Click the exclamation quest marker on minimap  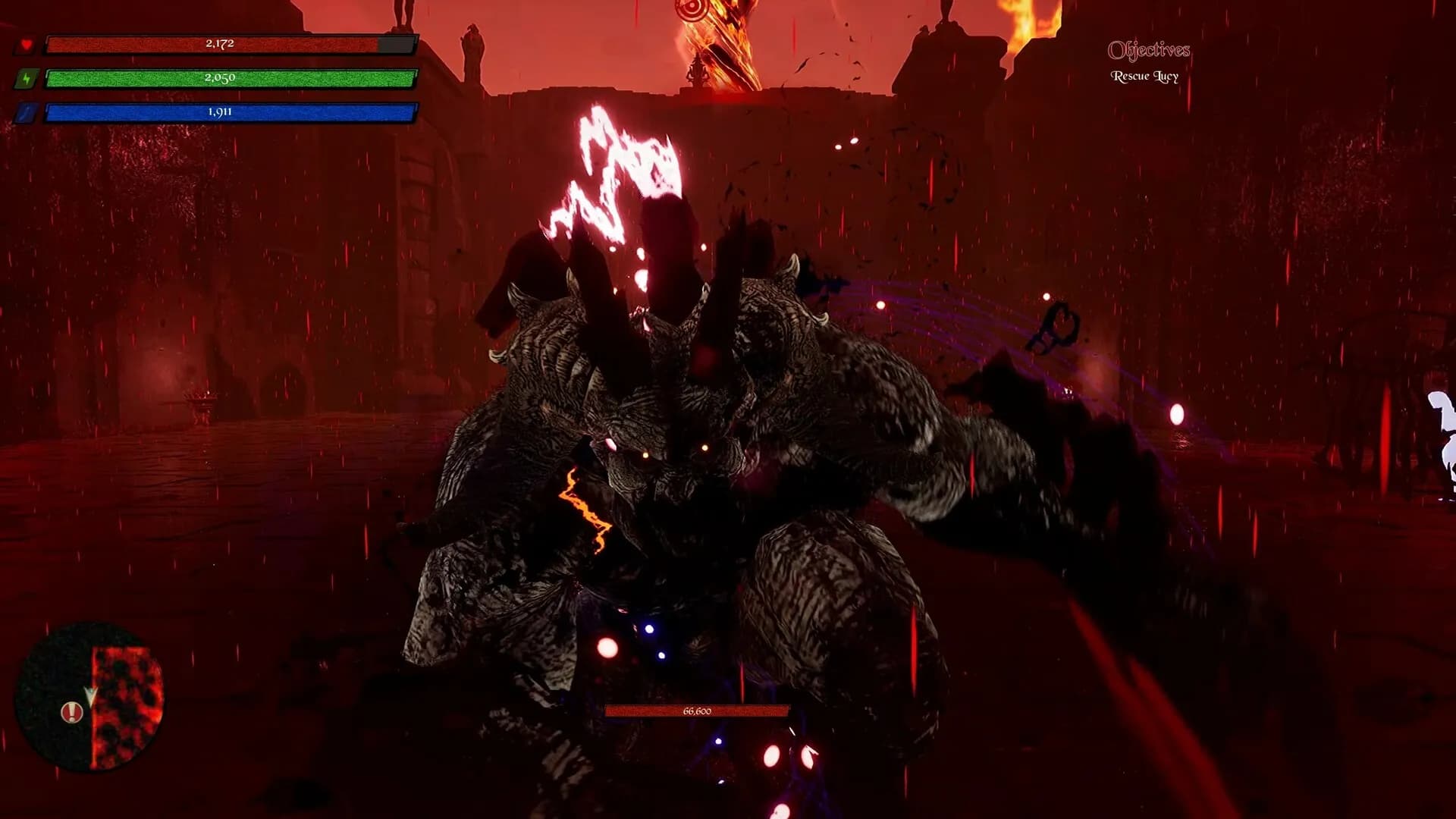72,712
